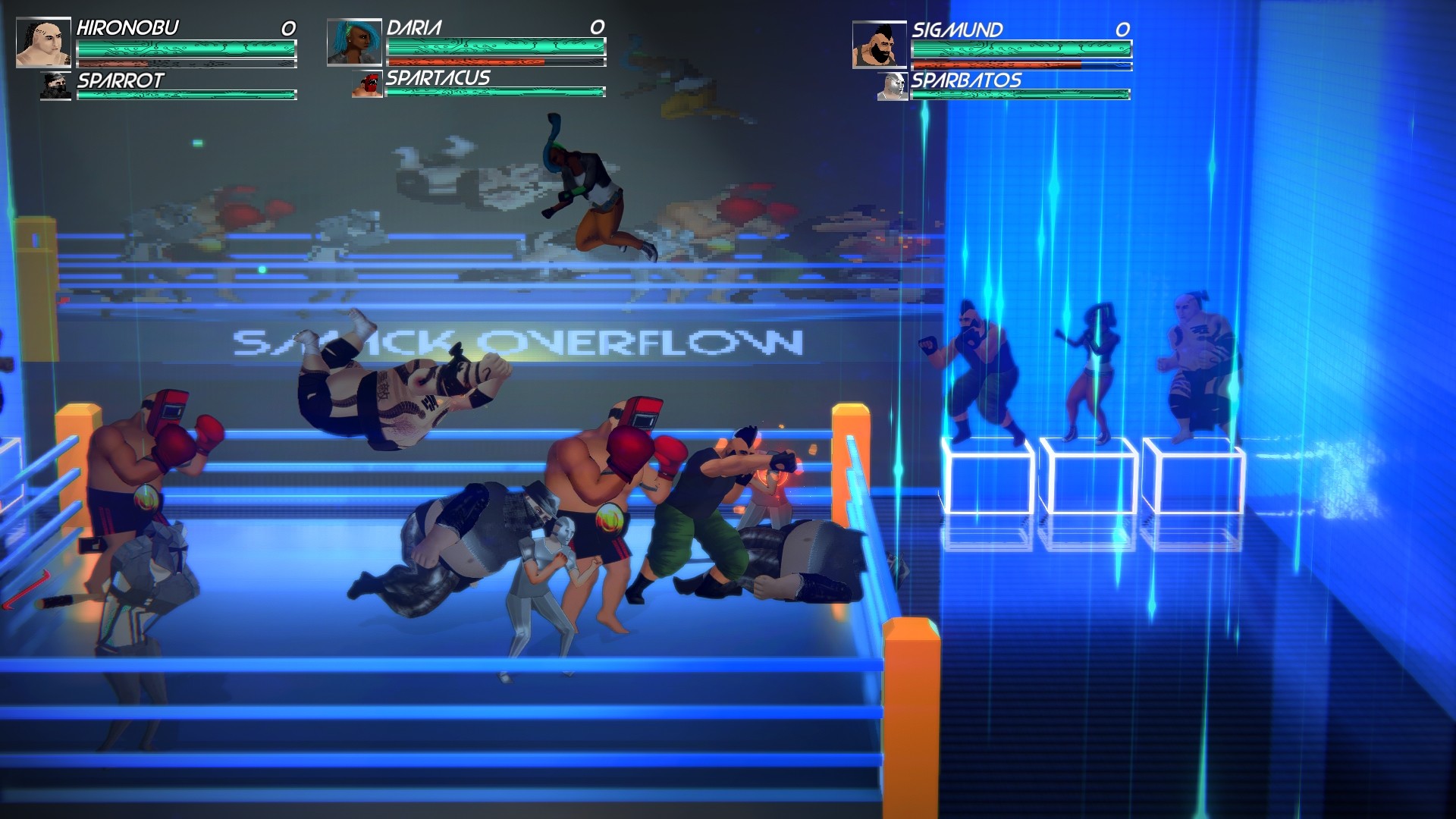
Task: Click the HIRONOBU name label
Action: tap(127, 28)
